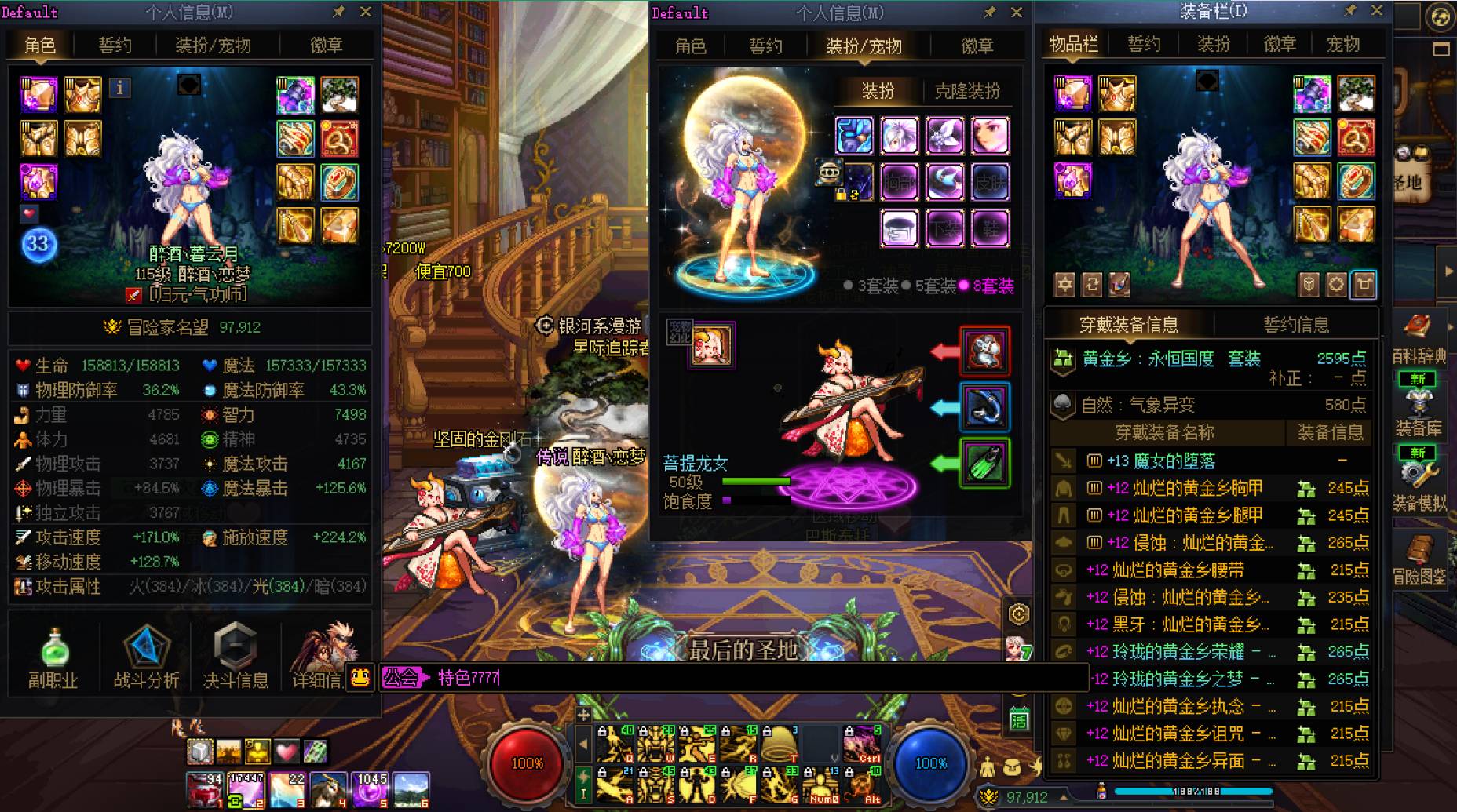
Task: Switch to the 誓约 tab in left panel
Action: click(115, 46)
